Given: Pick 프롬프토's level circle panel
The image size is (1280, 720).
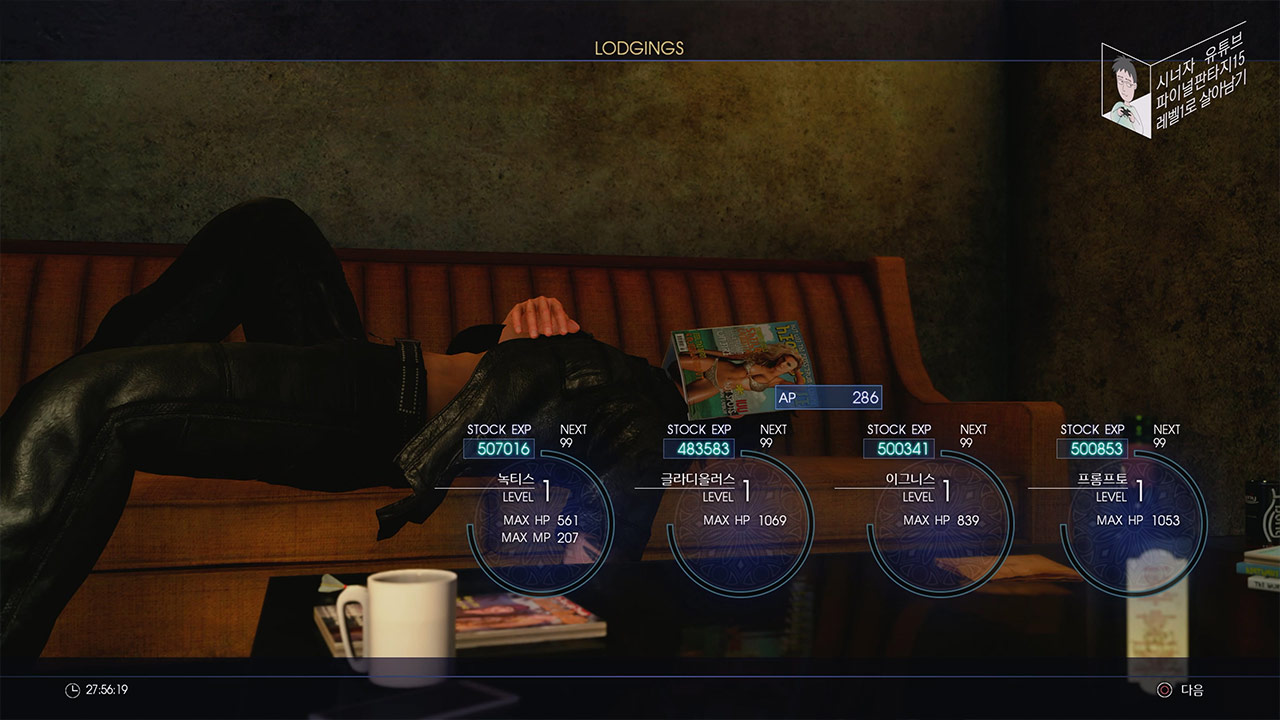Looking at the screenshot, I should (1136, 520).
